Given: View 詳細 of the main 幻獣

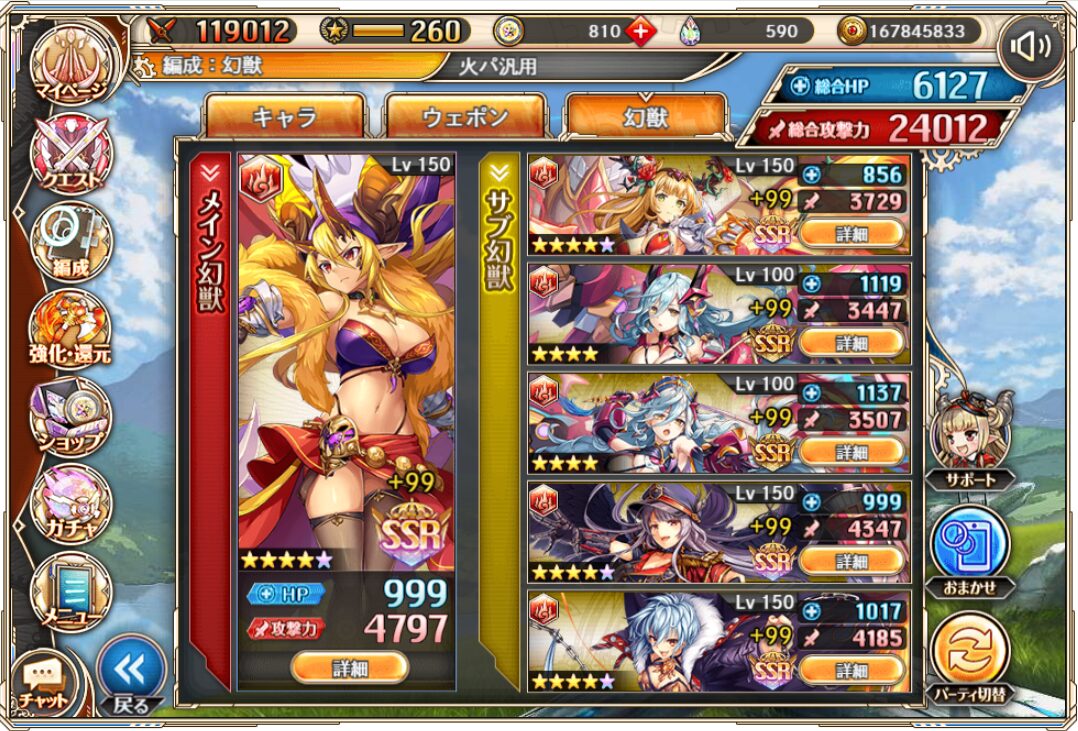Looking at the screenshot, I should pos(349,666).
